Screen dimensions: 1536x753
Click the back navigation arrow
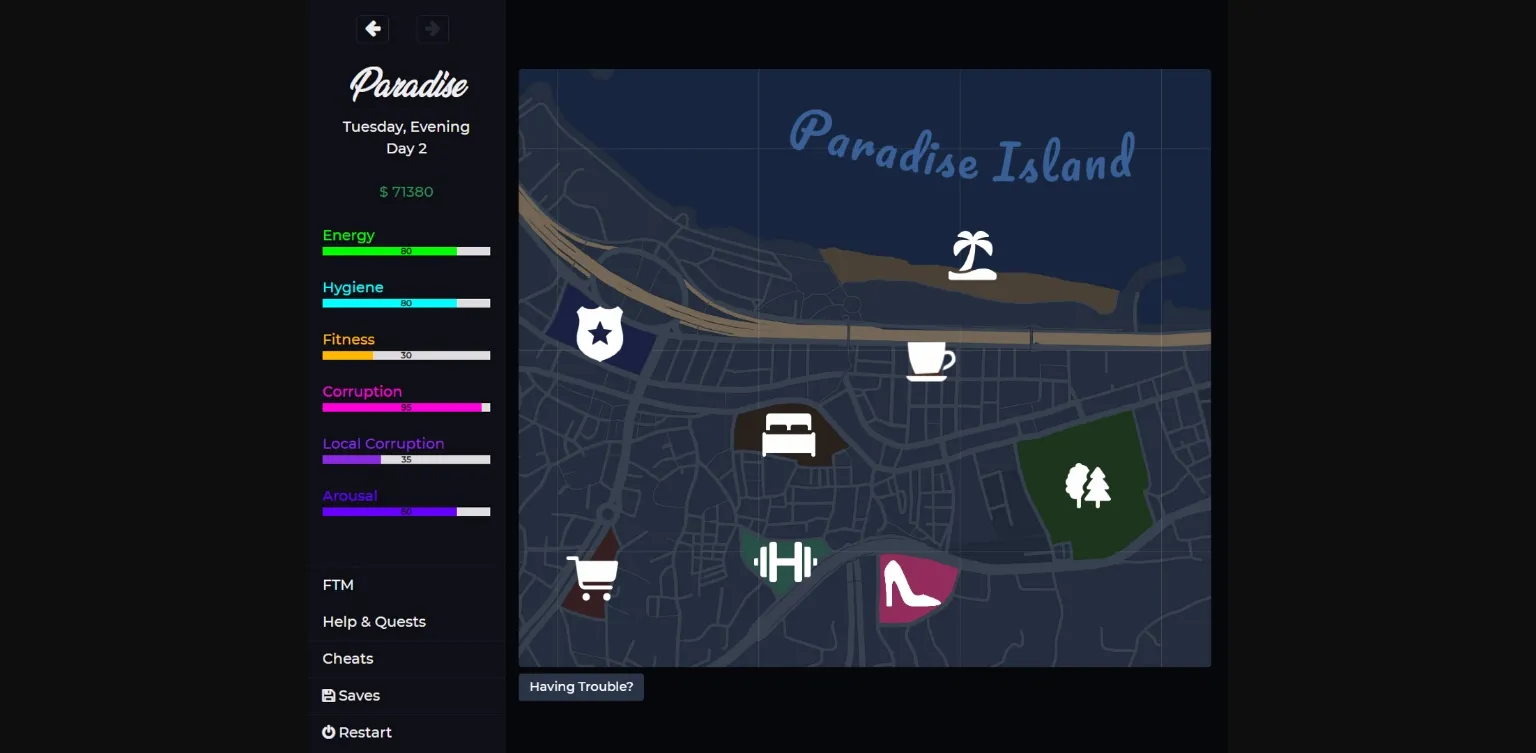tap(372, 29)
